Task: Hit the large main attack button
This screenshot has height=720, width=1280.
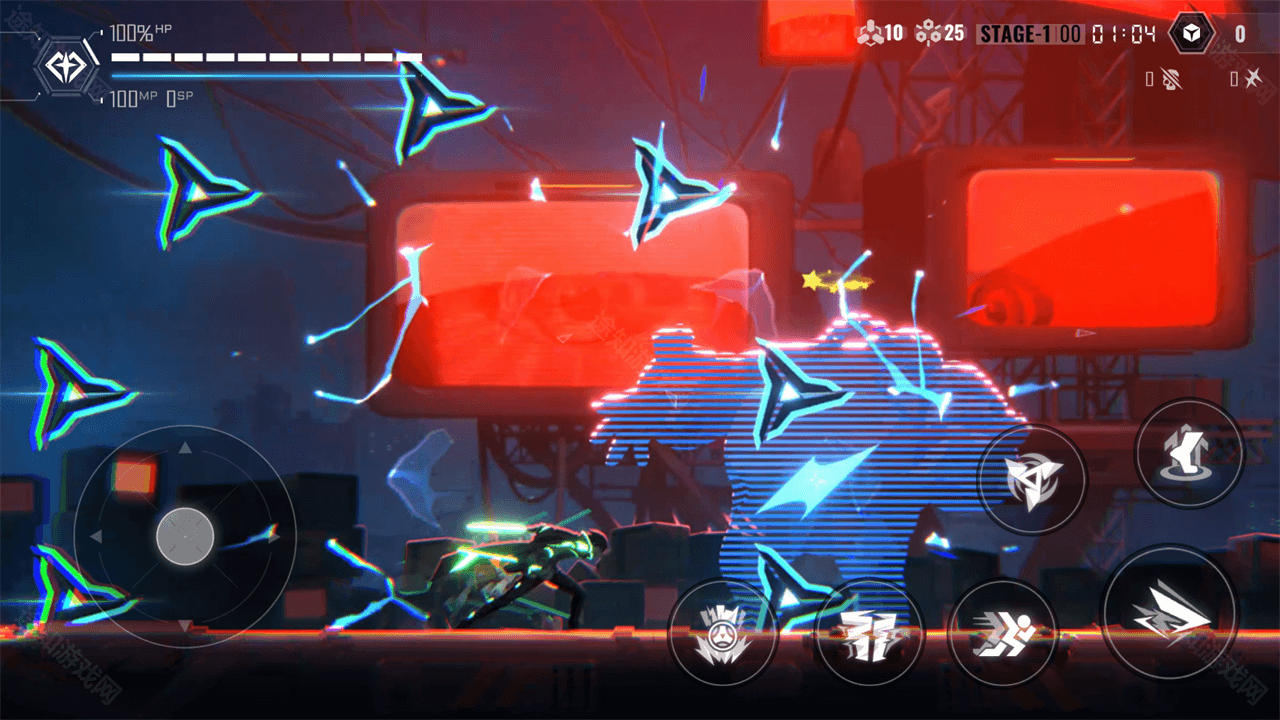Action: pyautogui.click(x=1168, y=611)
